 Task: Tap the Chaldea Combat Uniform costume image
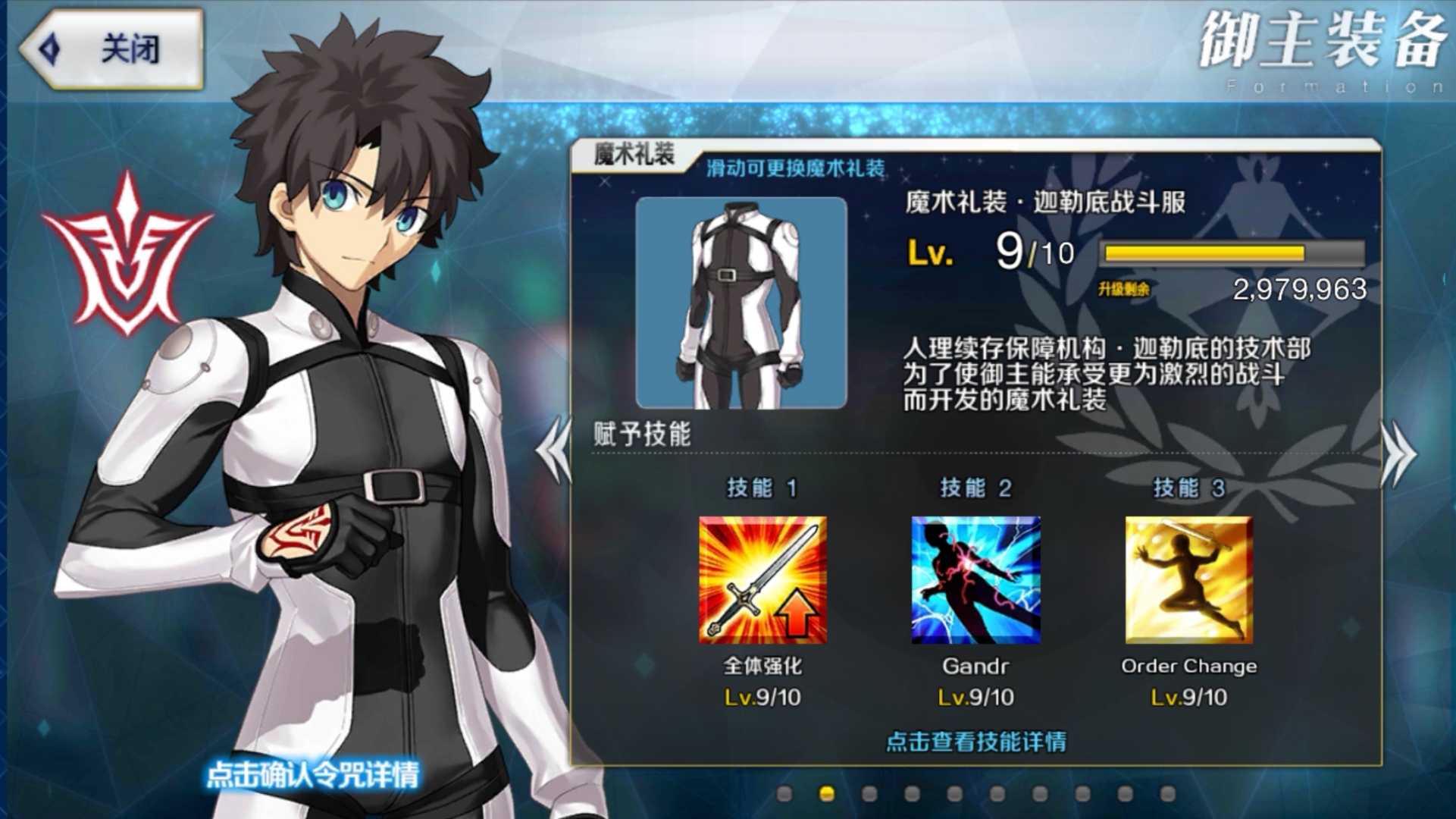pyautogui.click(x=741, y=303)
